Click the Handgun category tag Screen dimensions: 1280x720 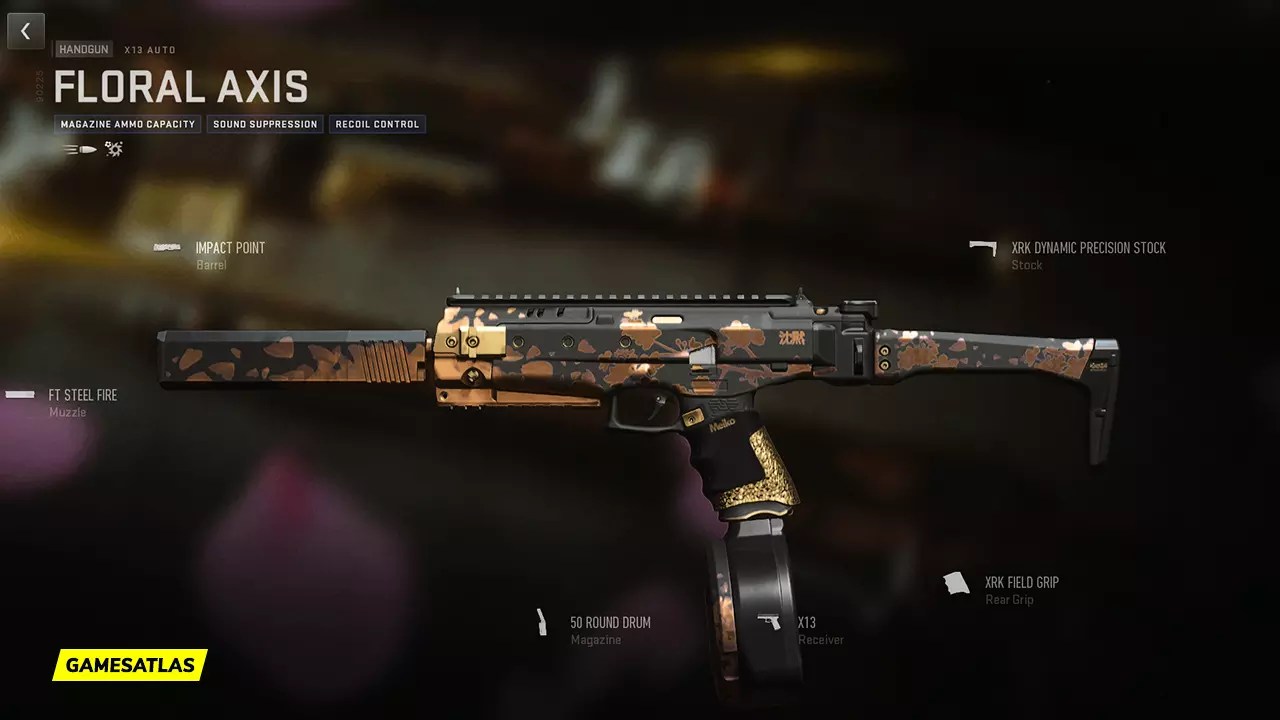point(81,47)
